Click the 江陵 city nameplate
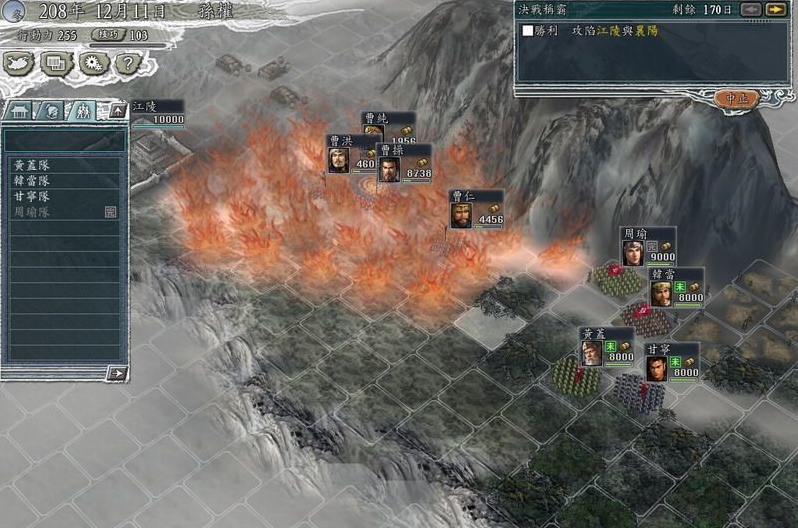 tap(158, 111)
